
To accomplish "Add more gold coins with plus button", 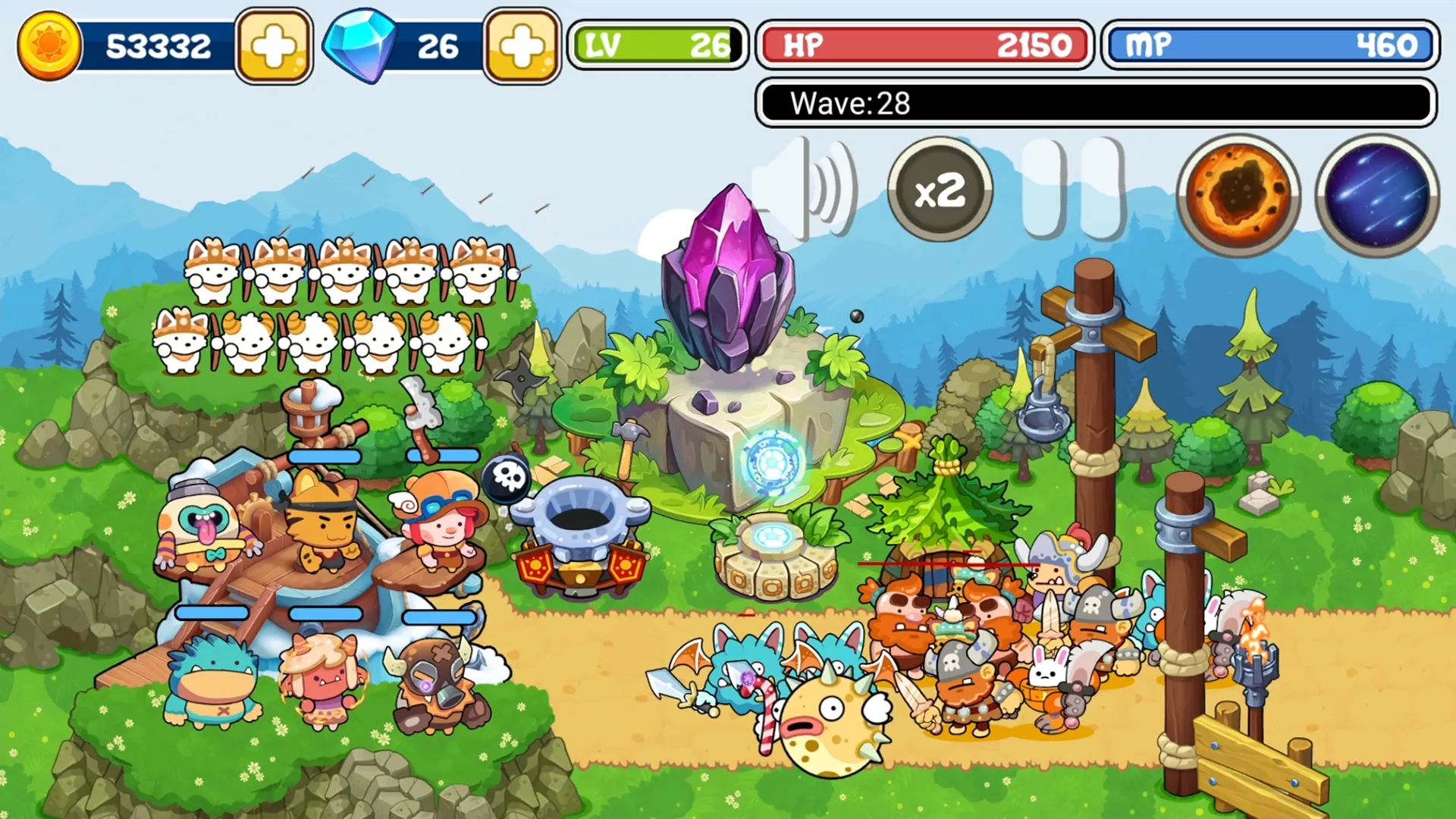I will click(274, 46).
